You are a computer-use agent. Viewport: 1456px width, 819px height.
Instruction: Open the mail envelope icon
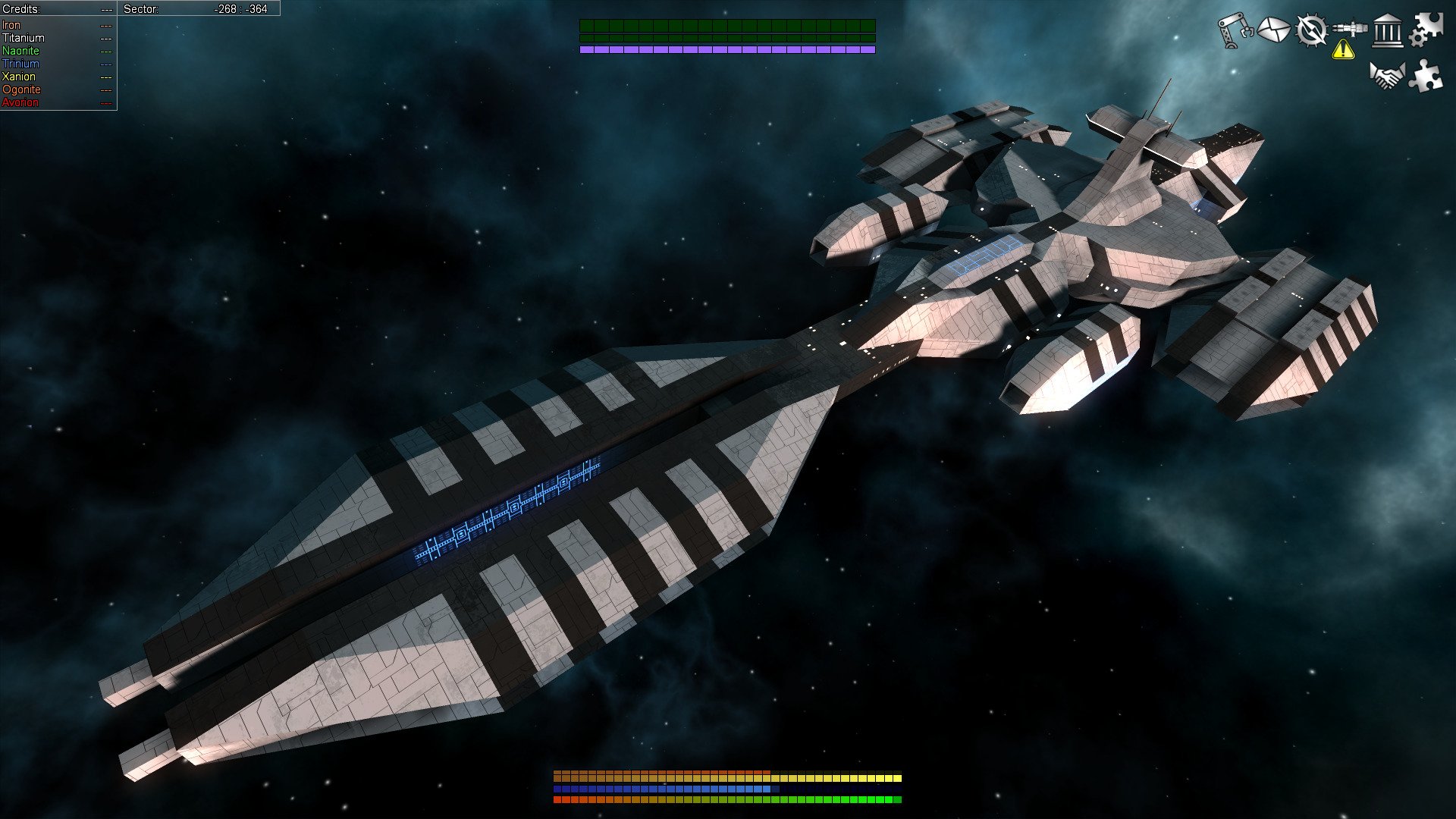tap(1272, 29)
